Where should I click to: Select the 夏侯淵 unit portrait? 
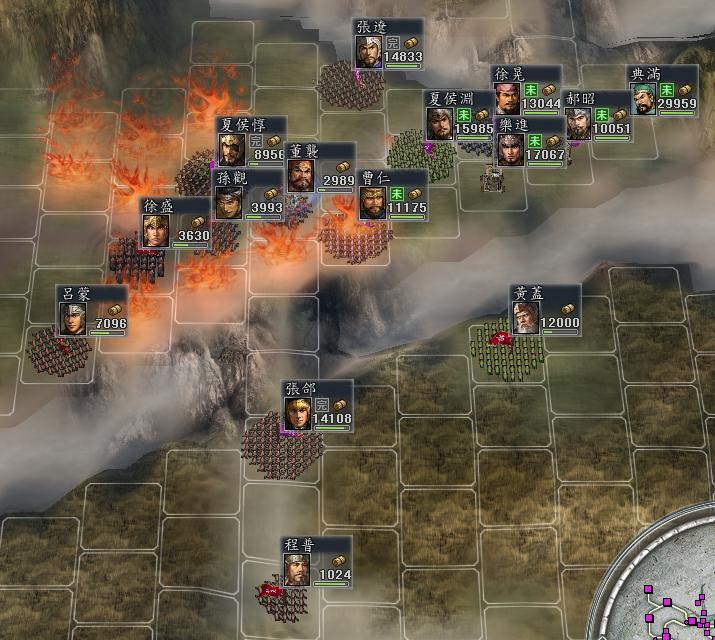click(440, 123)
